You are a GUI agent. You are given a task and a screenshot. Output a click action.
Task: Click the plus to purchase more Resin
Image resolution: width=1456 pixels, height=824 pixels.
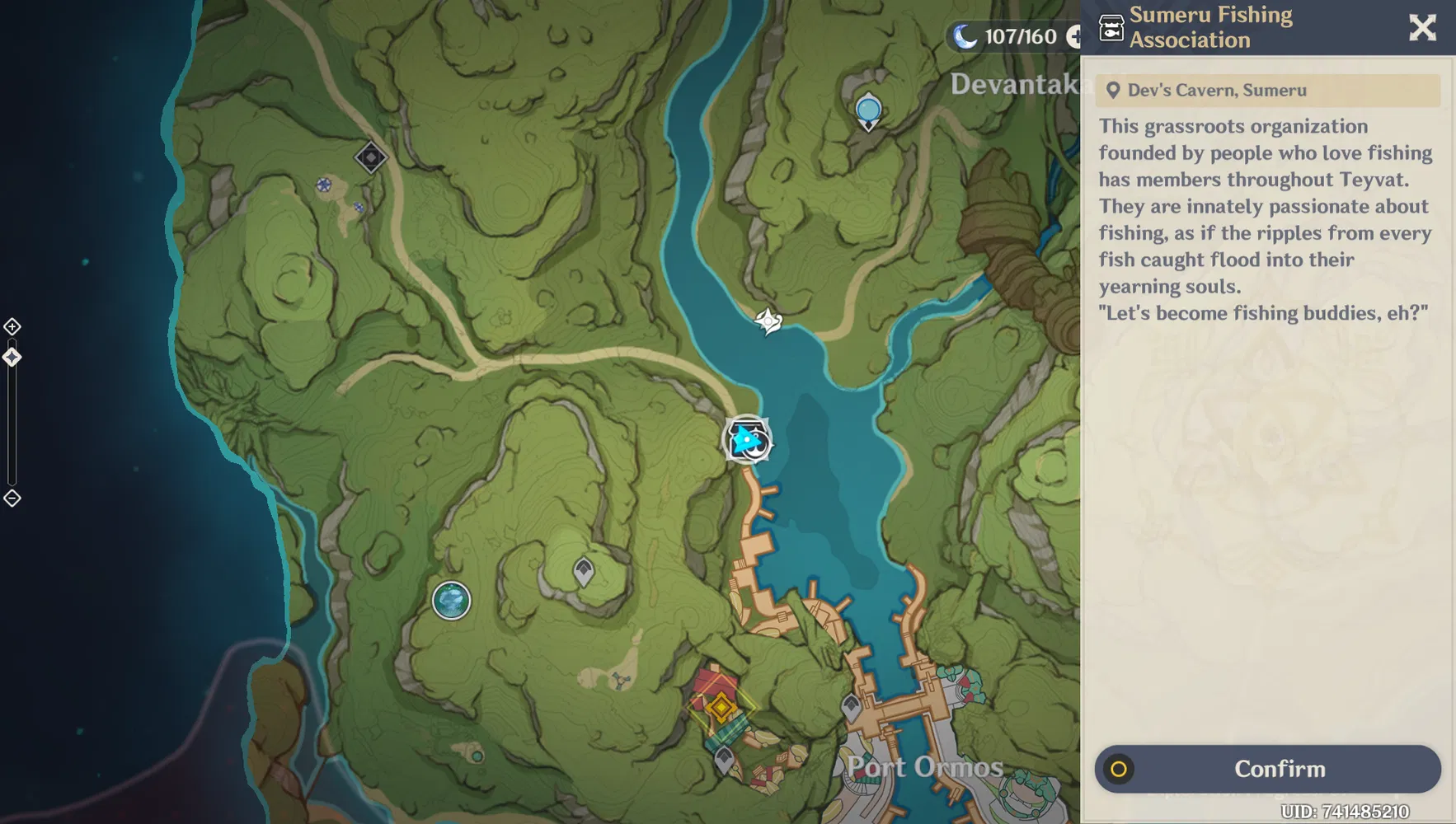[1077, 36]
